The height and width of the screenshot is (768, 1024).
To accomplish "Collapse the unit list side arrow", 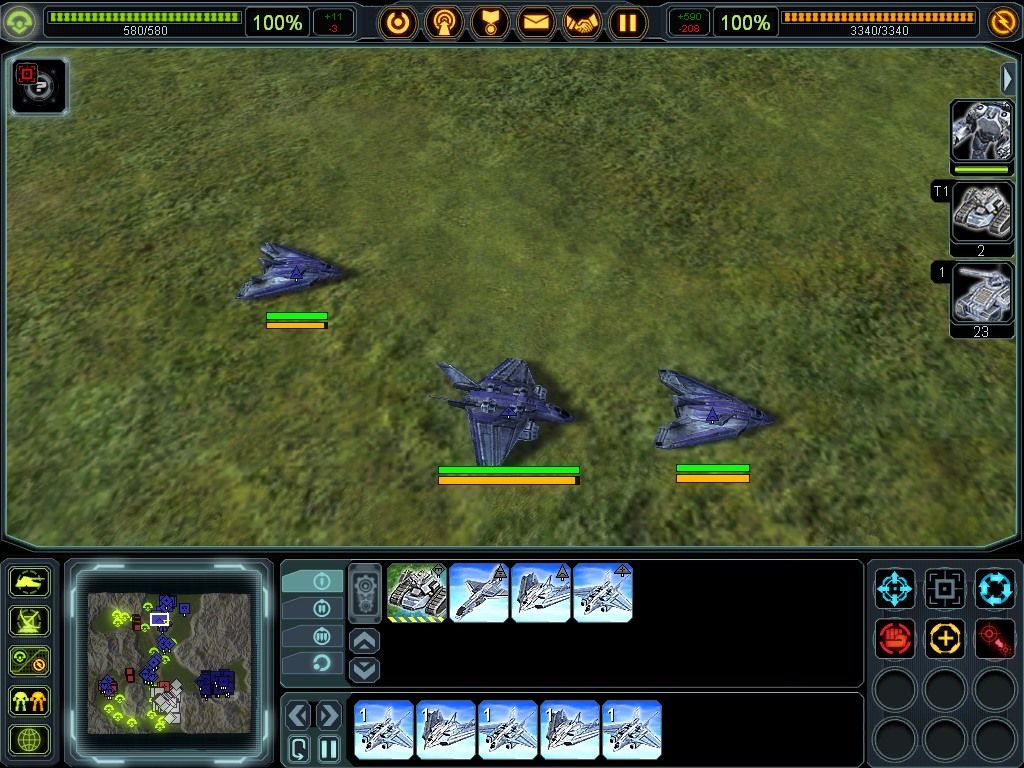I will coord(1008,79).
